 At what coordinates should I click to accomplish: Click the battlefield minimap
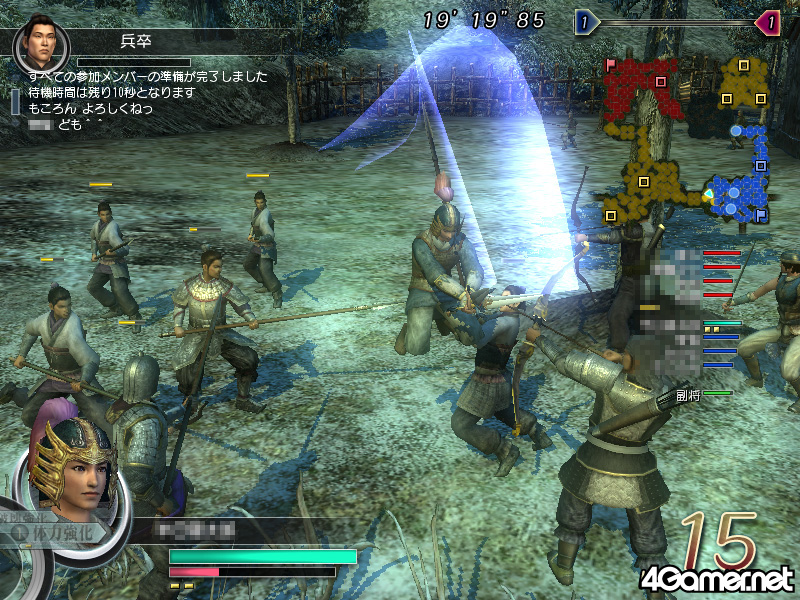pos(688,140)
